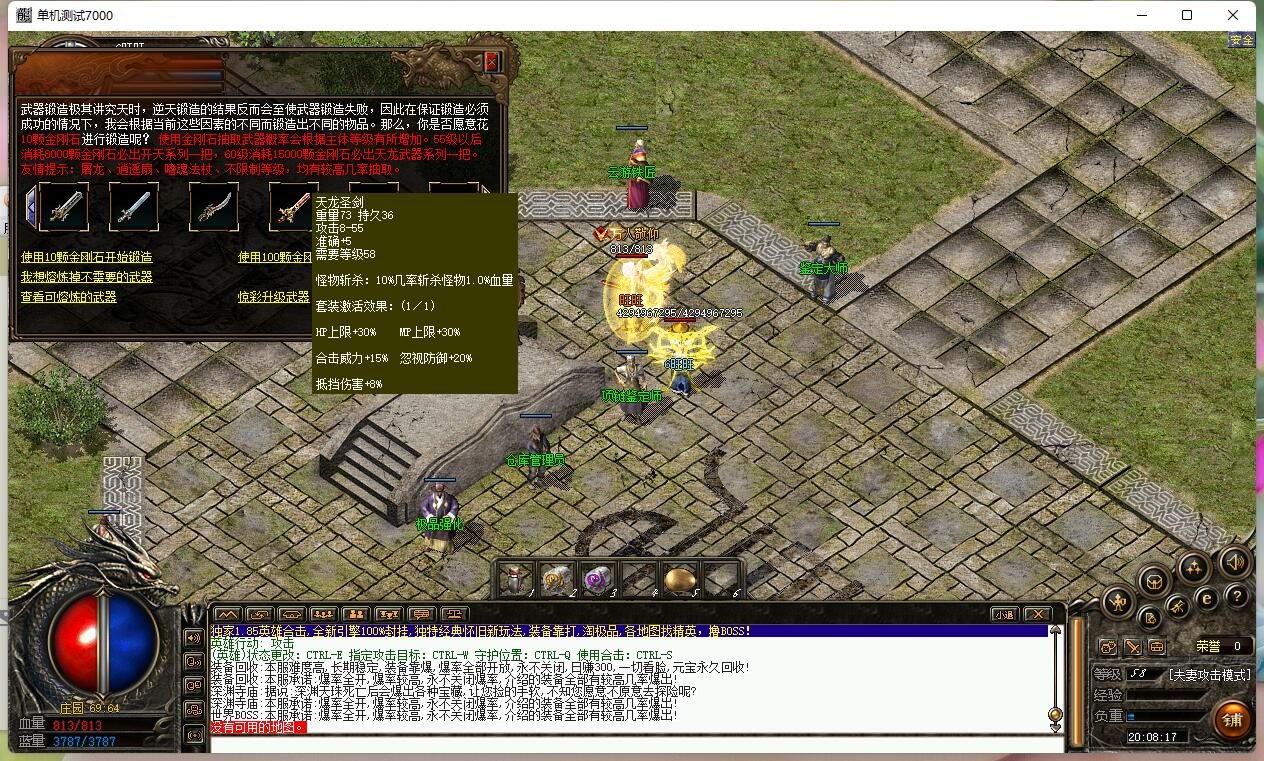
Task: Use the potion jar in hotbar slot 1
Action: pyautogui.click(x=515, y=578)
